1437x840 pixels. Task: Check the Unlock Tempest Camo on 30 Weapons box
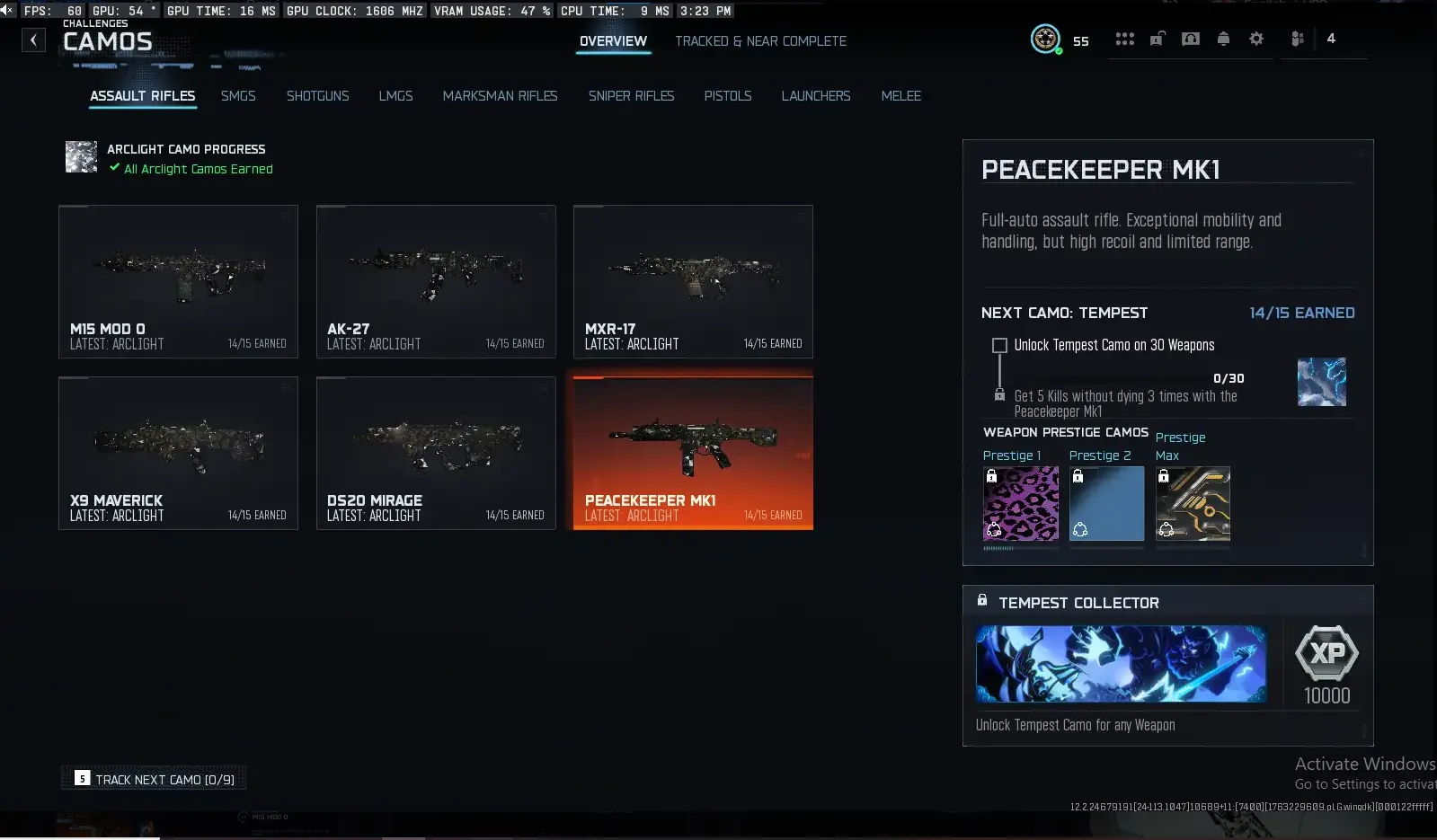pyautogui.click(x=998, y=345)
